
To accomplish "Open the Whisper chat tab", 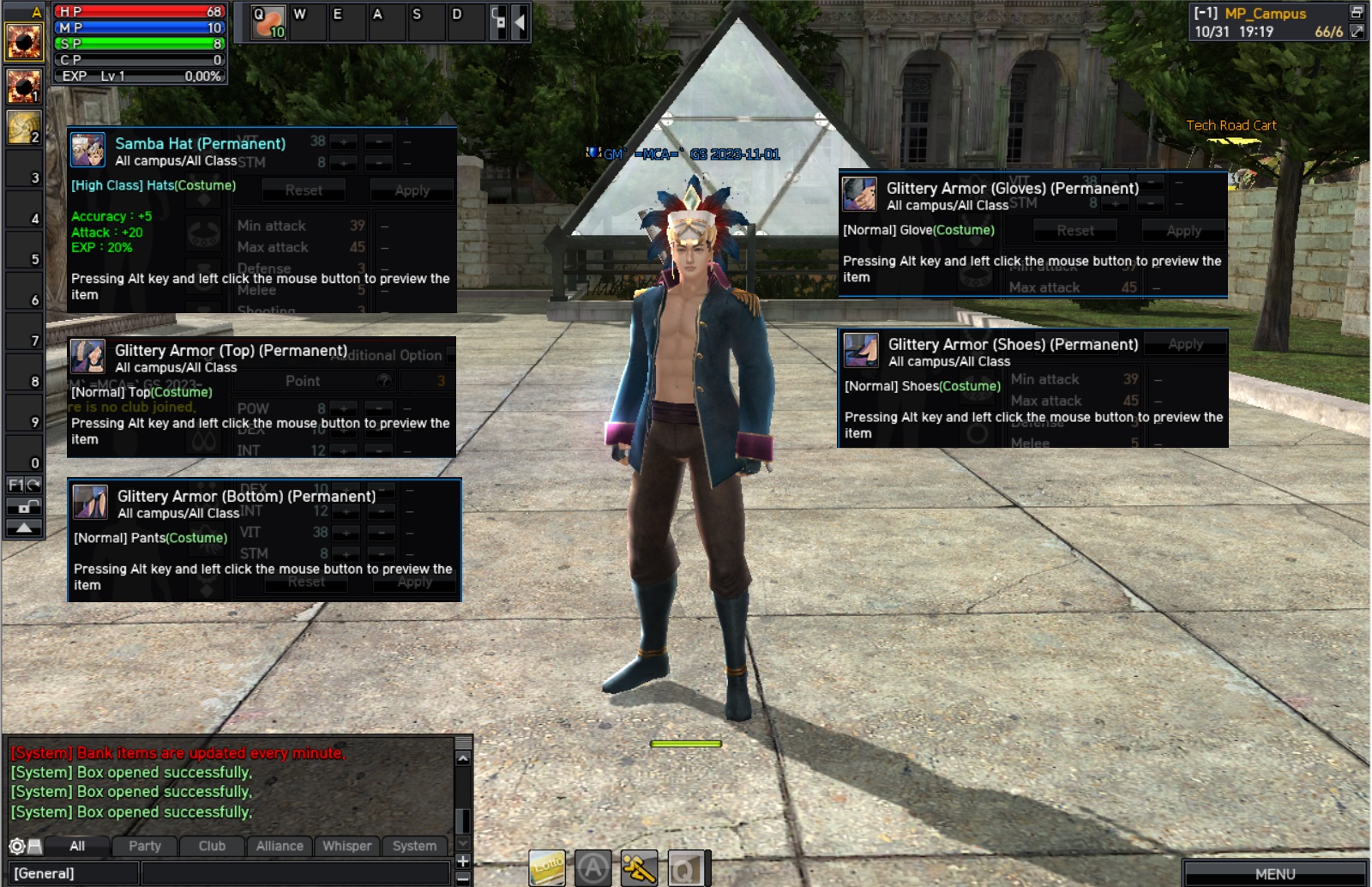I will [346, 846].
